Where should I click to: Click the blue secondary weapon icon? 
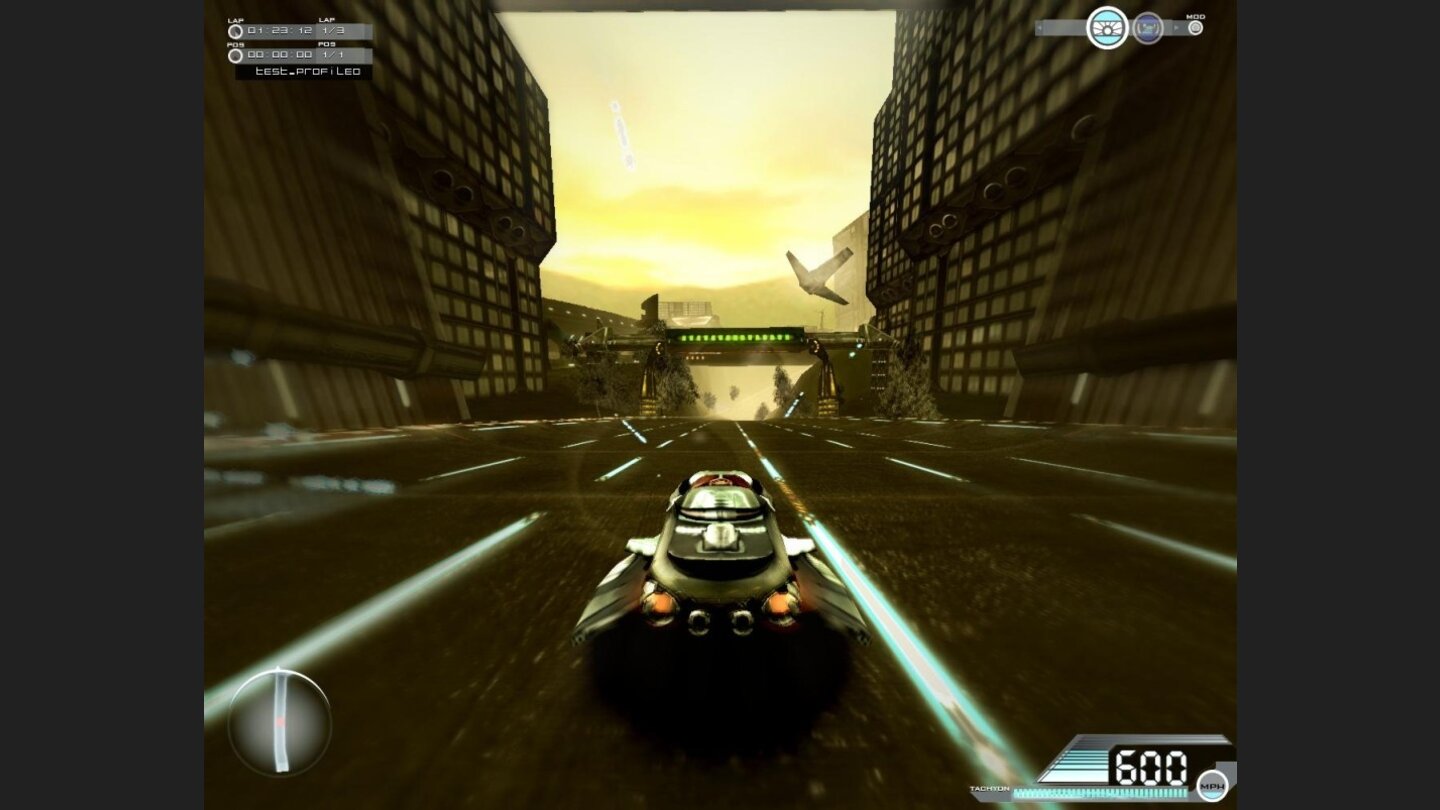pos(1148,29)
